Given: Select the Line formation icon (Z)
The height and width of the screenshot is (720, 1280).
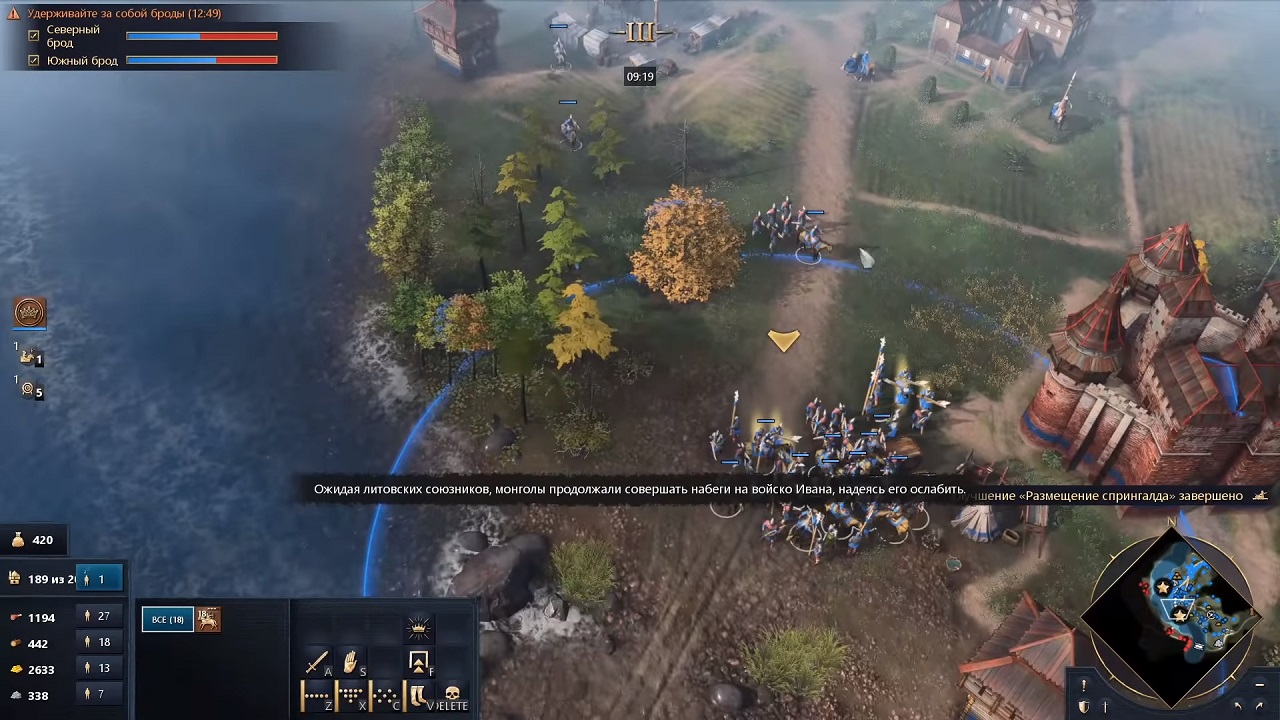Looking at the screenshot, I should point(315,694).
